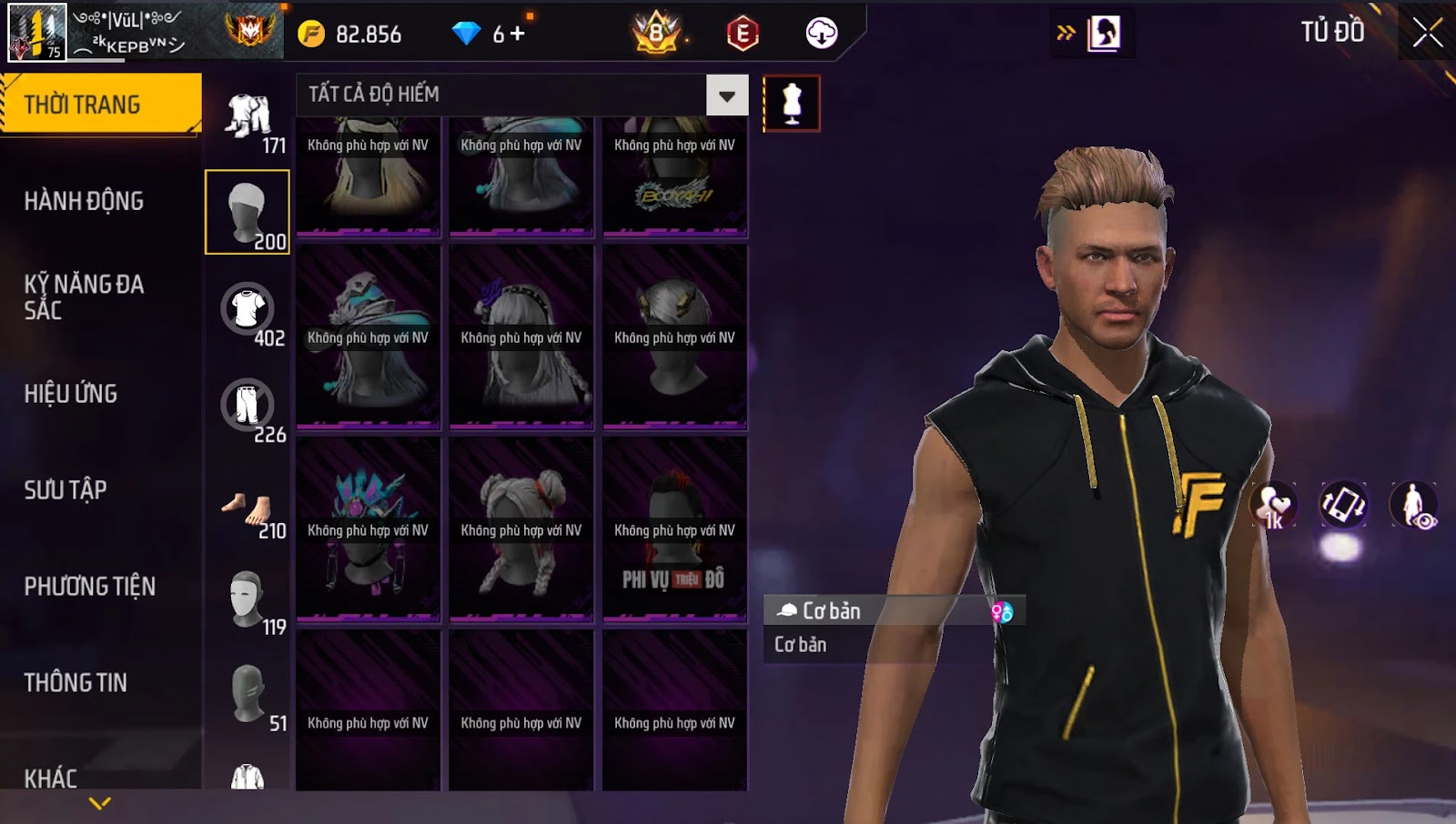This screenshot has height=824, width=1456.
Task: Switch to the KỸ NĂNG ĐA SẮC tab
Action: 84,296
